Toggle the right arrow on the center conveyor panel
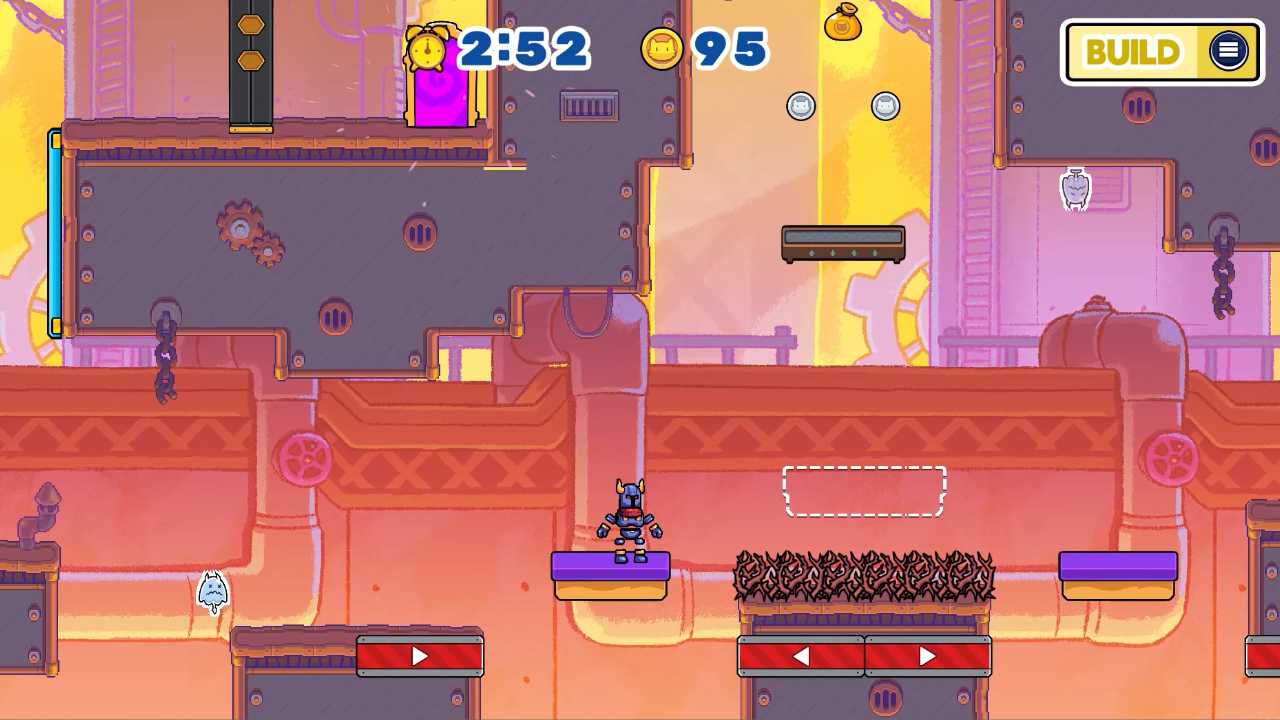 pos(926,655)
